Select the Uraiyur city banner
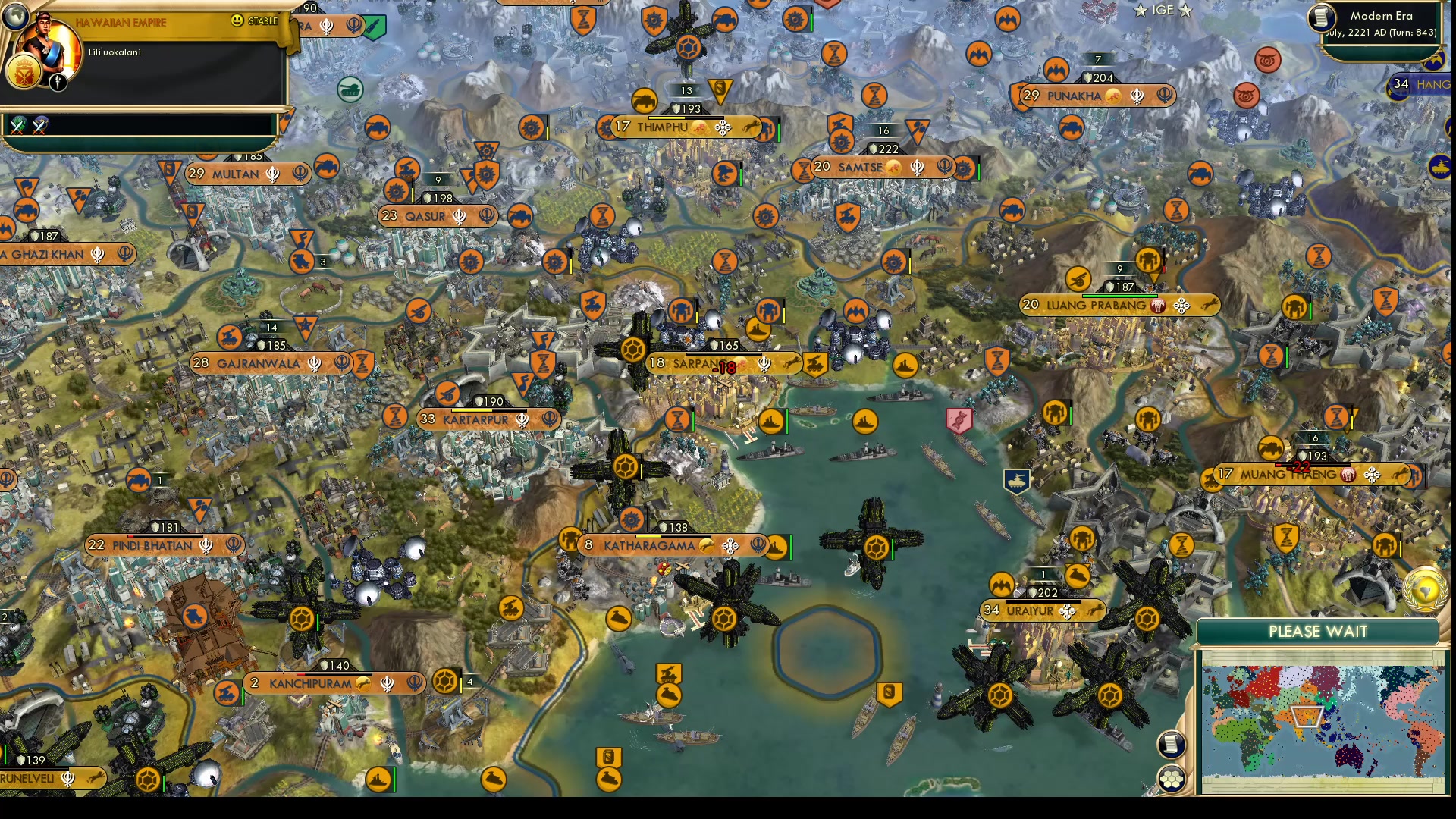The width and height of the screenshot is (1456, 819). 1030,608
